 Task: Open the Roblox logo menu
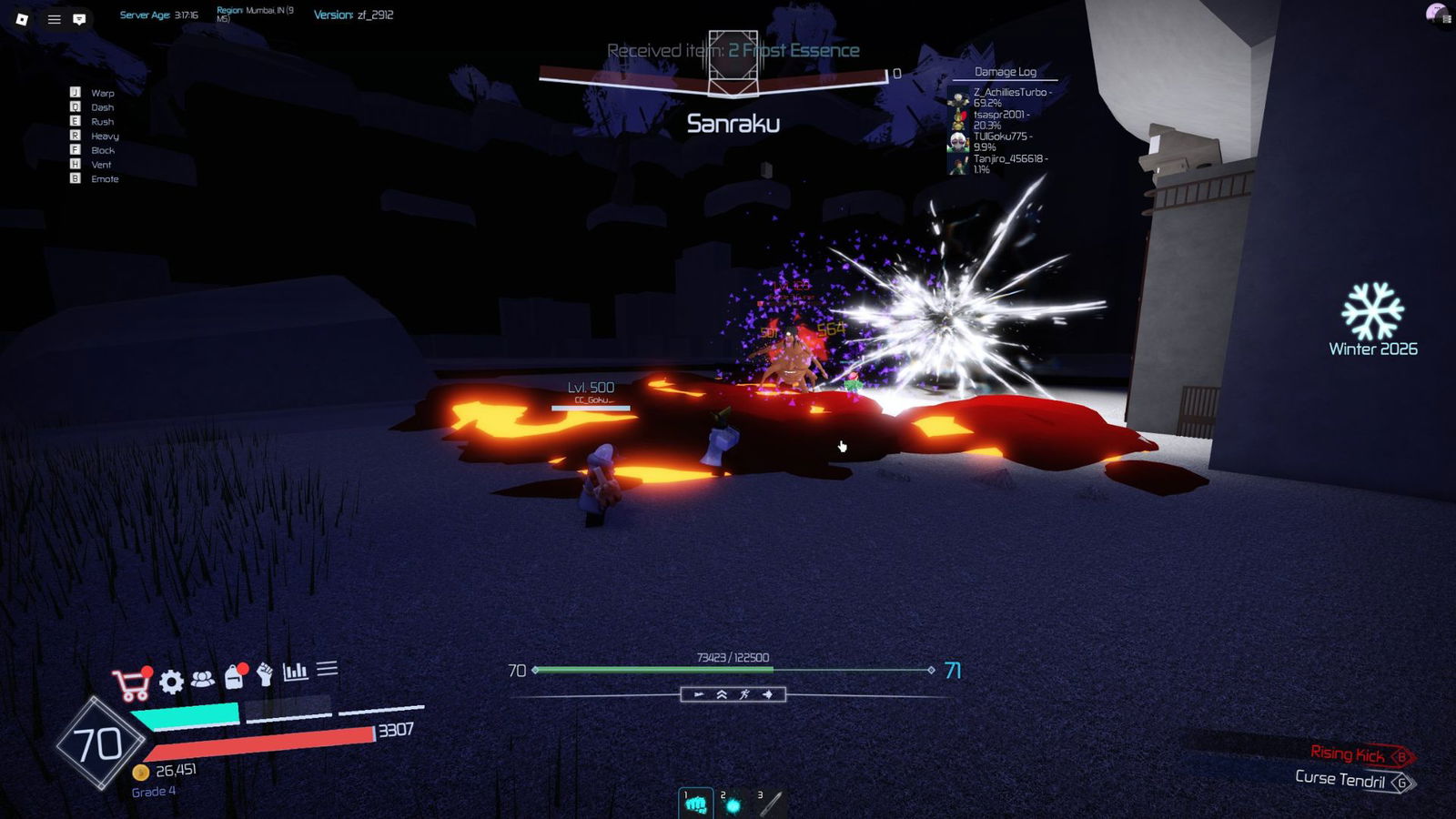click(x=22, y=18)
